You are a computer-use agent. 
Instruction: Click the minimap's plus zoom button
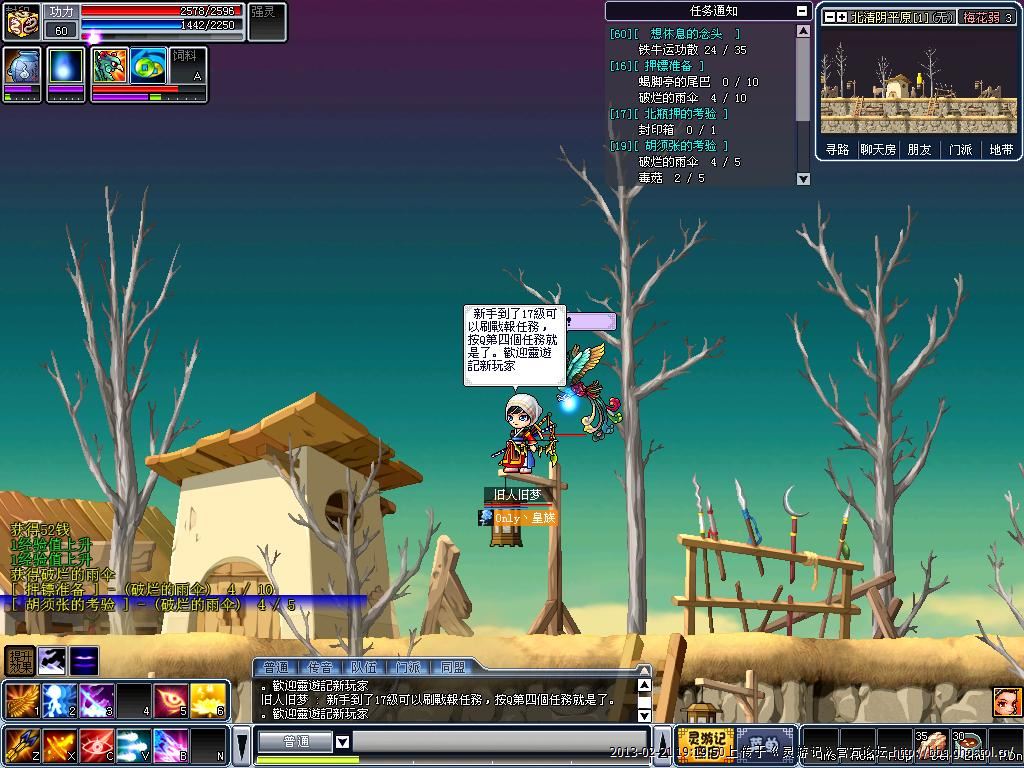point(842,17)
